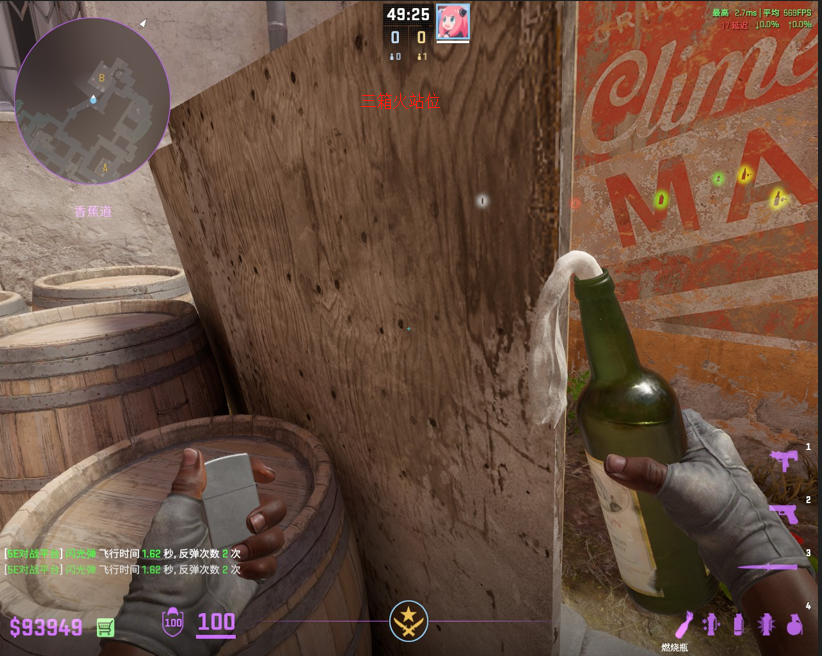Select the submachine gun in weapon slot 1
Image resolution: width=822 pixels, height=656 pixels.
pyautogui.click(x=783, y=460)
